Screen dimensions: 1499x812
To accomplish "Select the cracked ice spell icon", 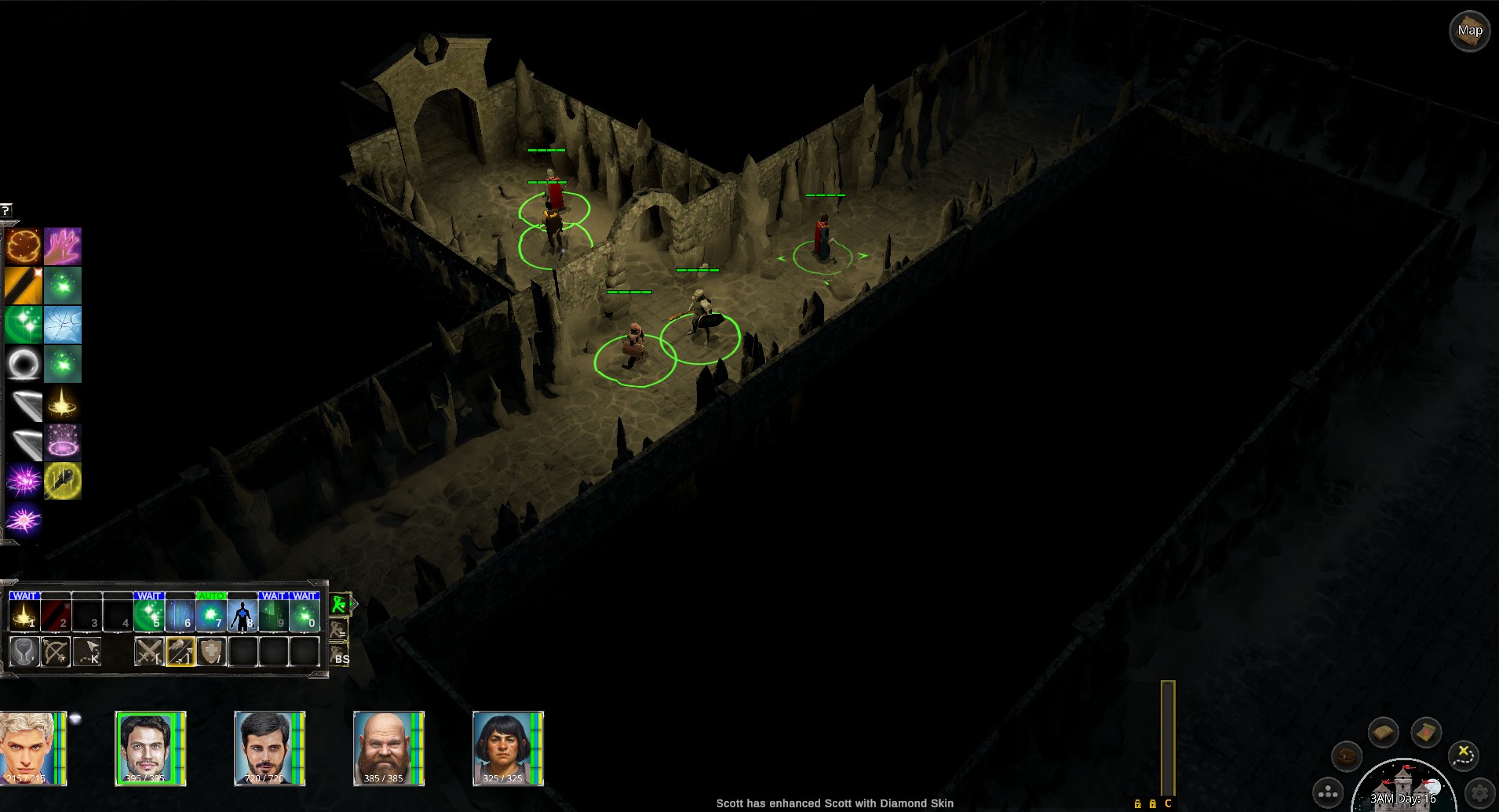I will point(63,325).
